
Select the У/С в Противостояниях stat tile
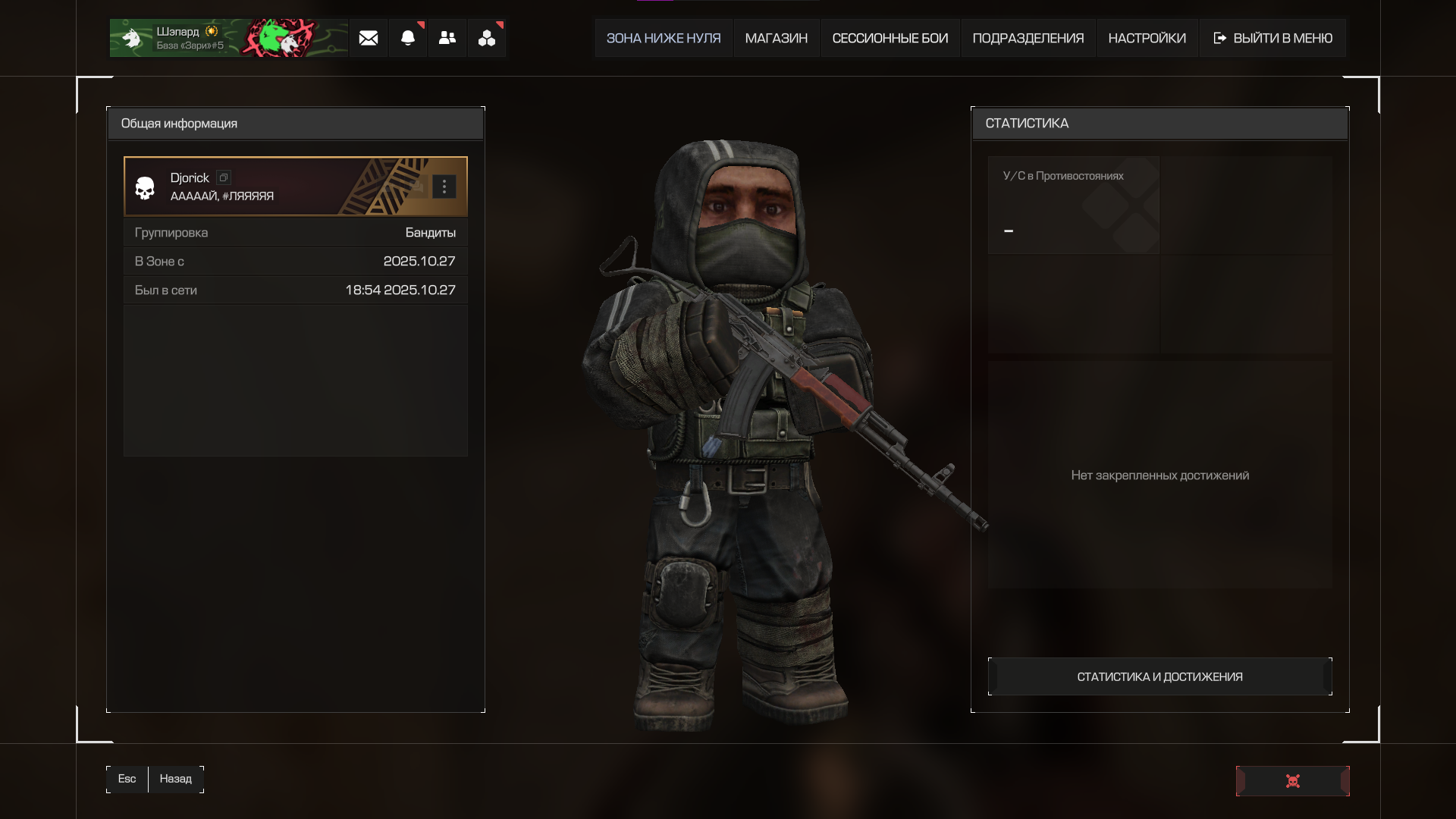[1073, 205]
